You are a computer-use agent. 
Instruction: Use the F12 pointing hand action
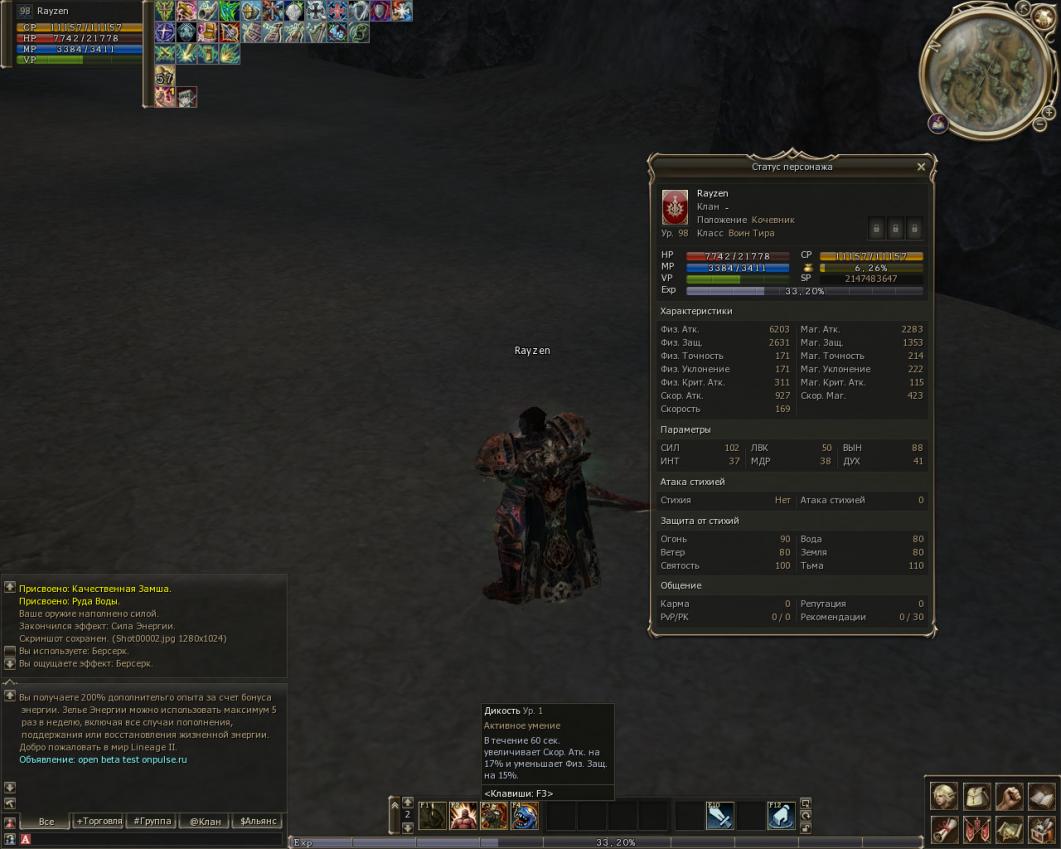[781, 816]
